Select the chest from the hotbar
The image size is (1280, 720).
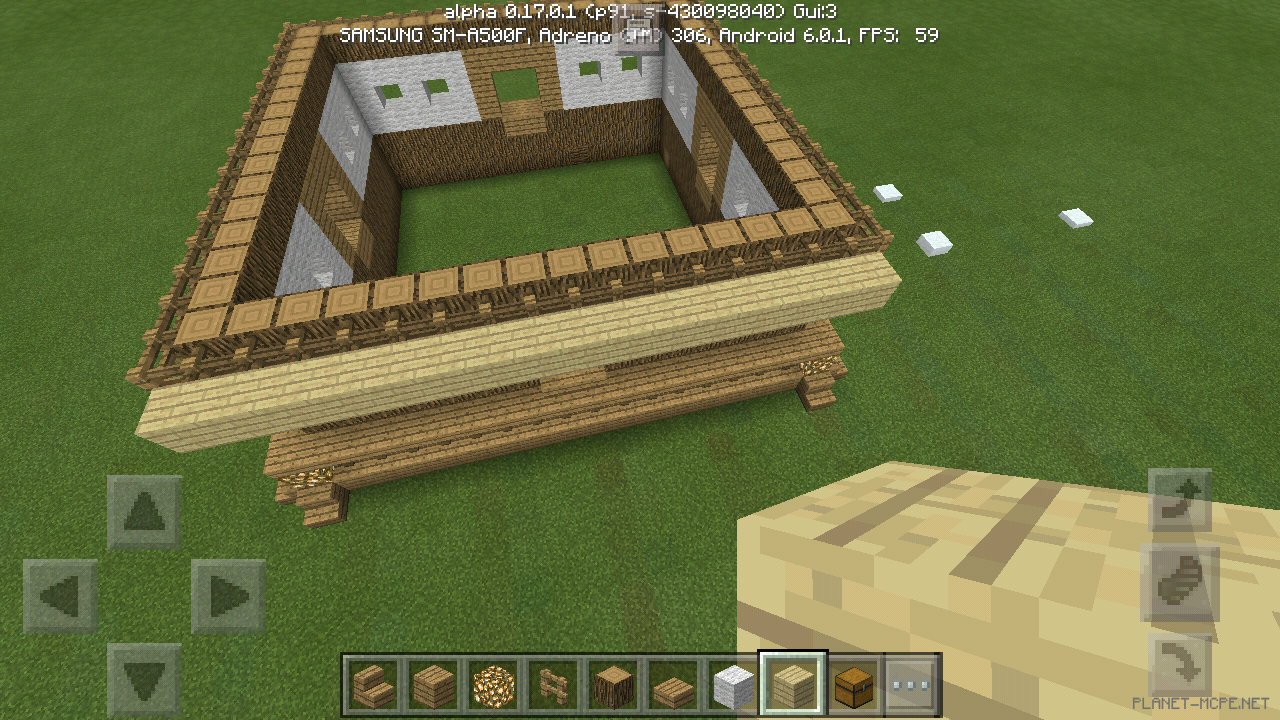coord(853,683)
